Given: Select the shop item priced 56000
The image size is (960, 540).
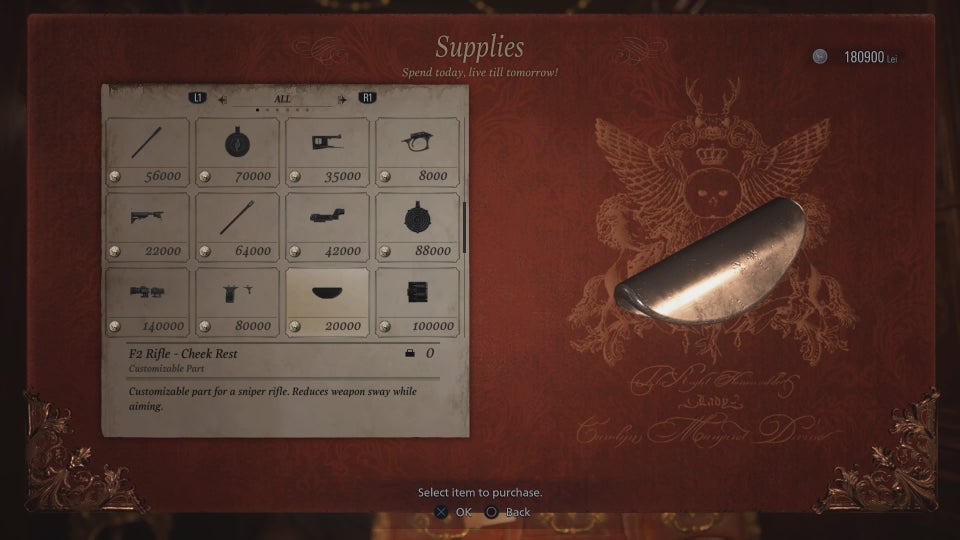Looking at the screenshot, I should [x=147, y=151].
